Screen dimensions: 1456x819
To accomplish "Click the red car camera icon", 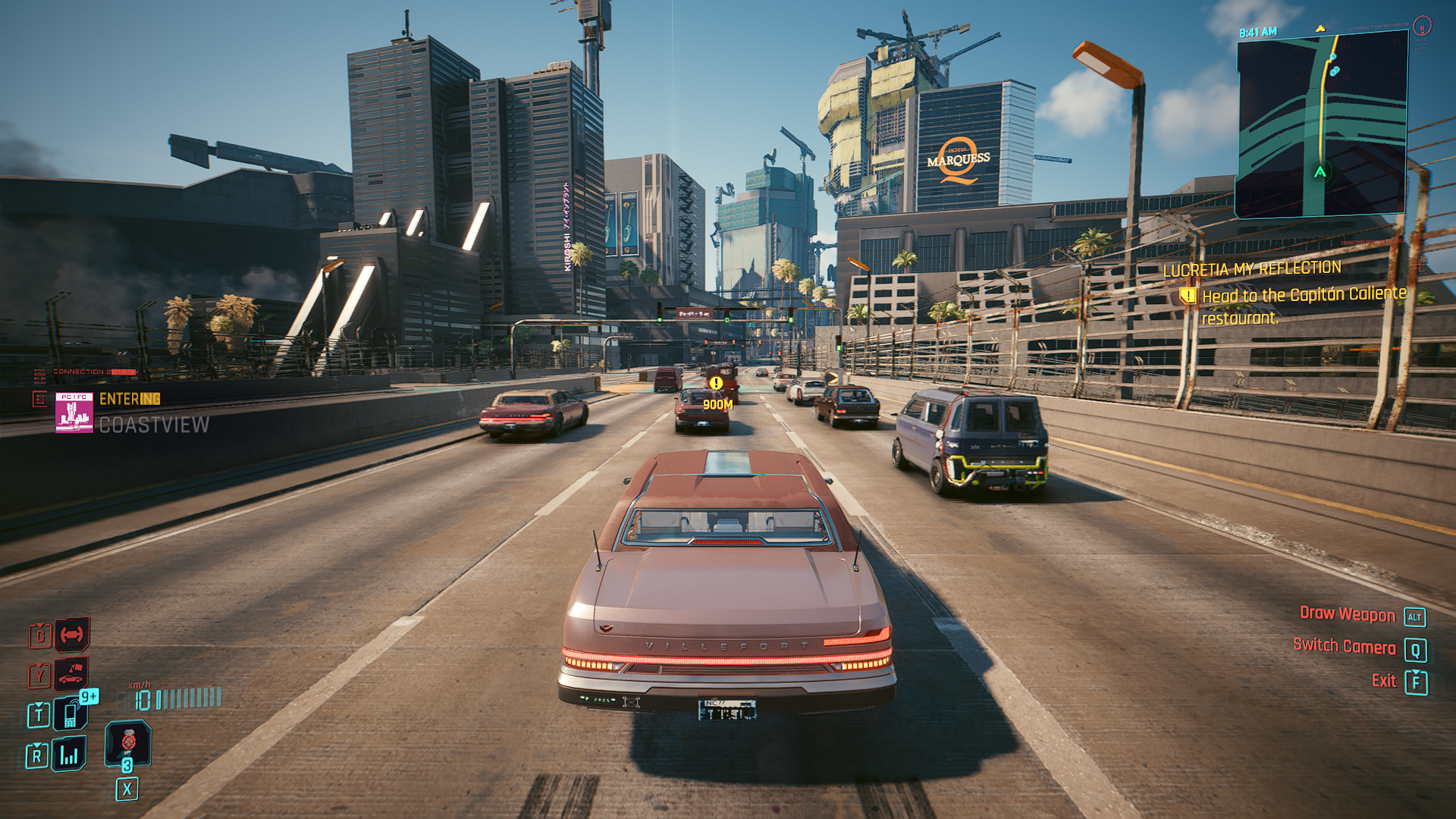I will (x=72, y=673).
